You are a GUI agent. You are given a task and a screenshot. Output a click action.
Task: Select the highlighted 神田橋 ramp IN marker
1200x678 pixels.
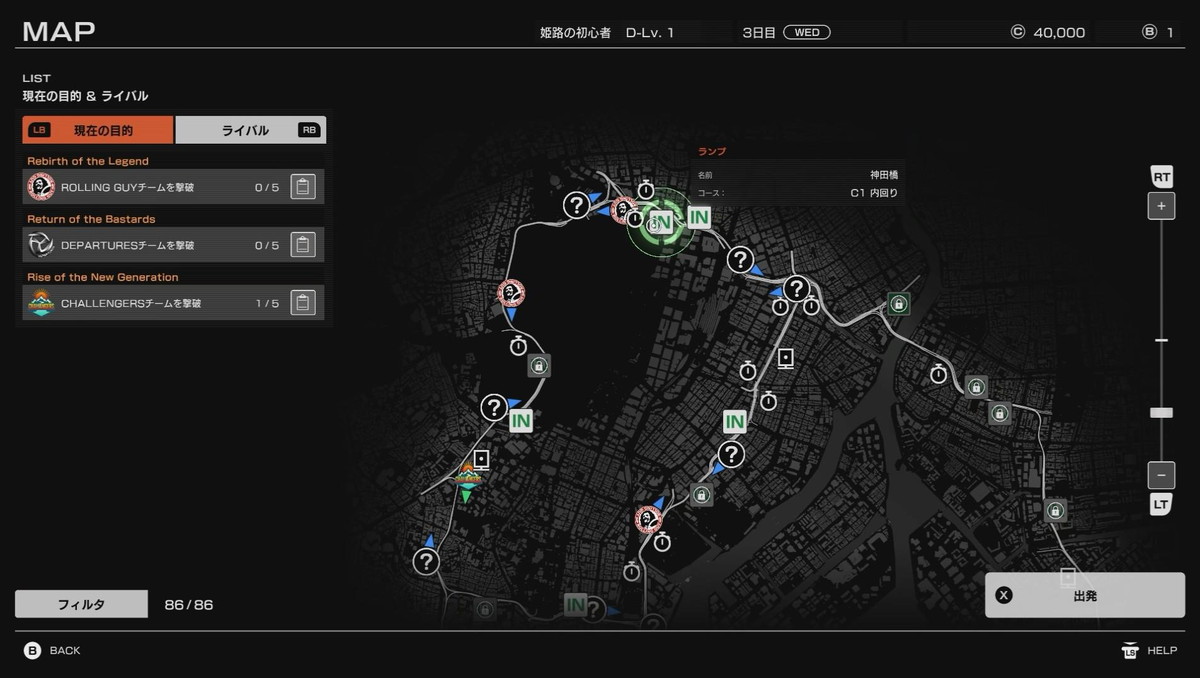click(661, 222)
